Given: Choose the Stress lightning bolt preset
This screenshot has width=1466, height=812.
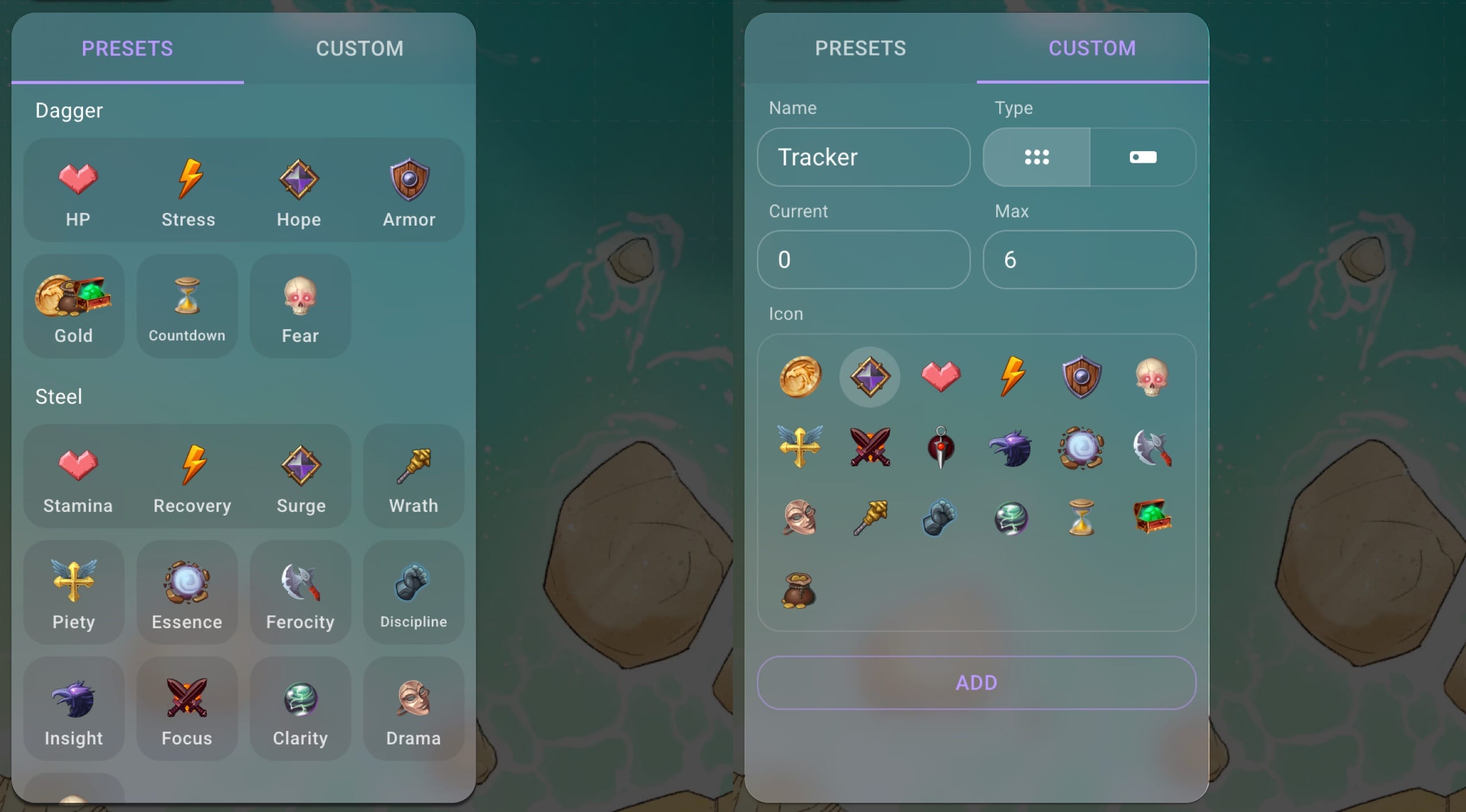Looking at the screenshot, I should pyautogui.click(x=188, y=189).
